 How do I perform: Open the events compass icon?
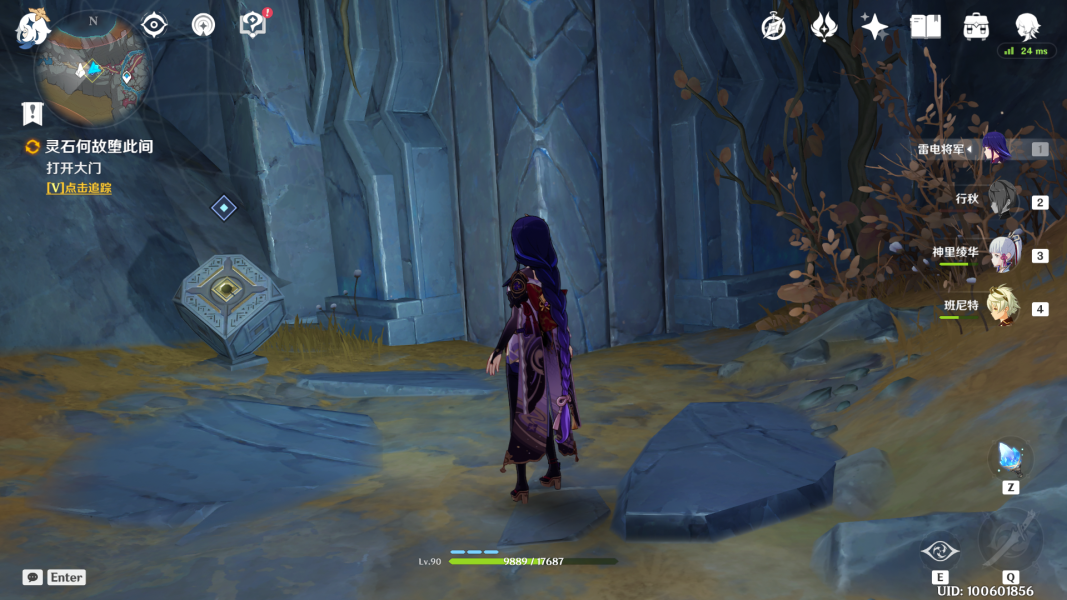(773, 27)
